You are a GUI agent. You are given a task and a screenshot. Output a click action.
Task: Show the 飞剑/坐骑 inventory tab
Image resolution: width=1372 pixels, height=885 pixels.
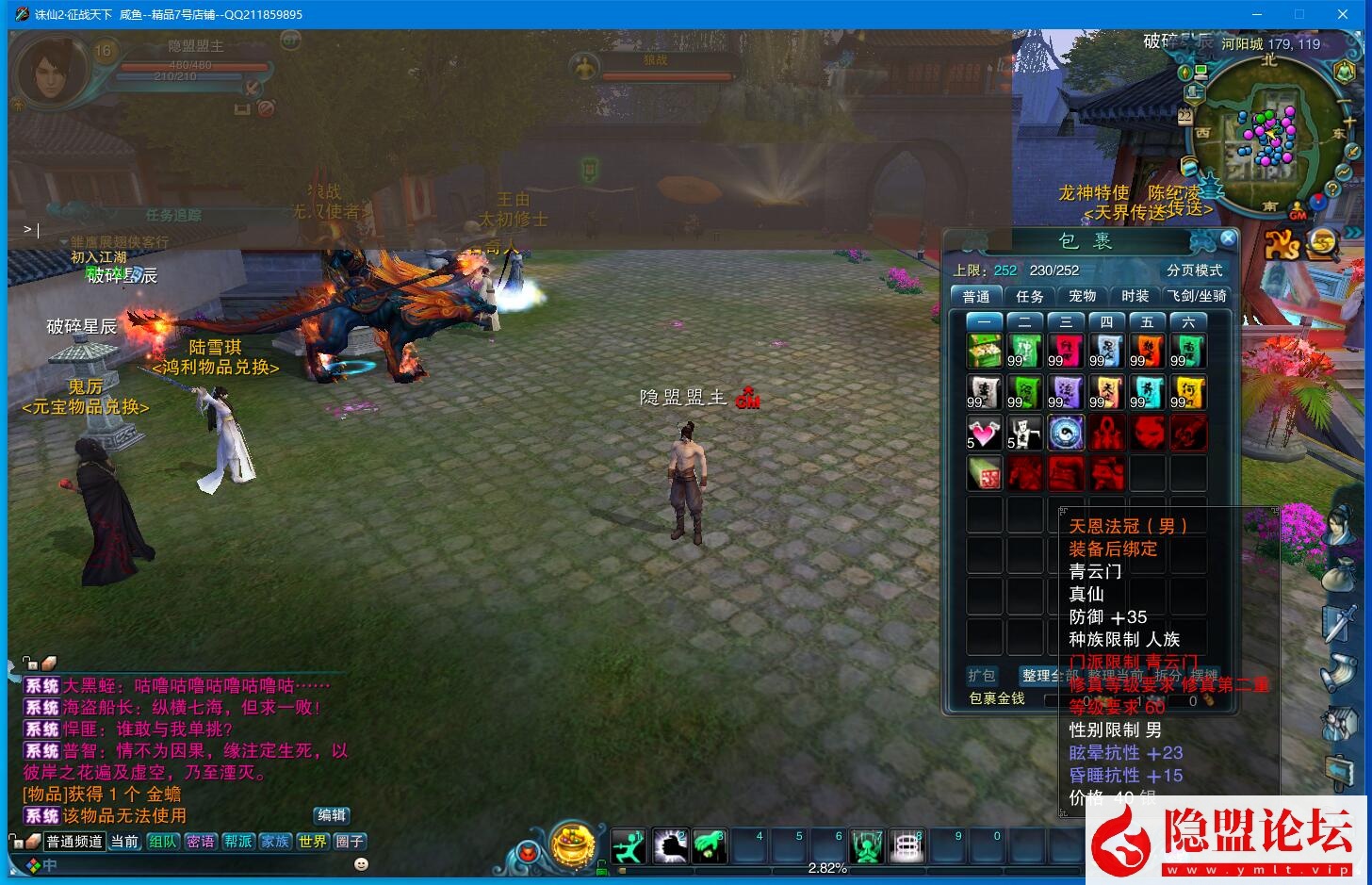pyautogui.click(x=1197, y=296)
